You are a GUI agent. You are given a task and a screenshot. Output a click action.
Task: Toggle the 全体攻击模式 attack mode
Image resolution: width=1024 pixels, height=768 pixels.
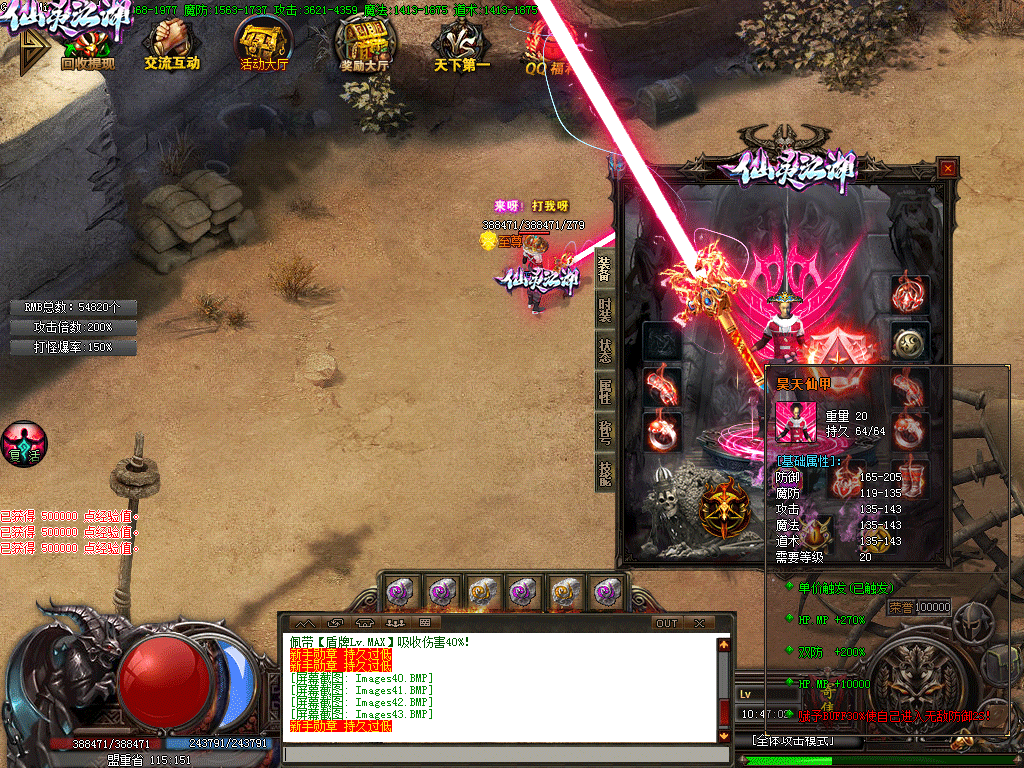[x=796, y=741]
